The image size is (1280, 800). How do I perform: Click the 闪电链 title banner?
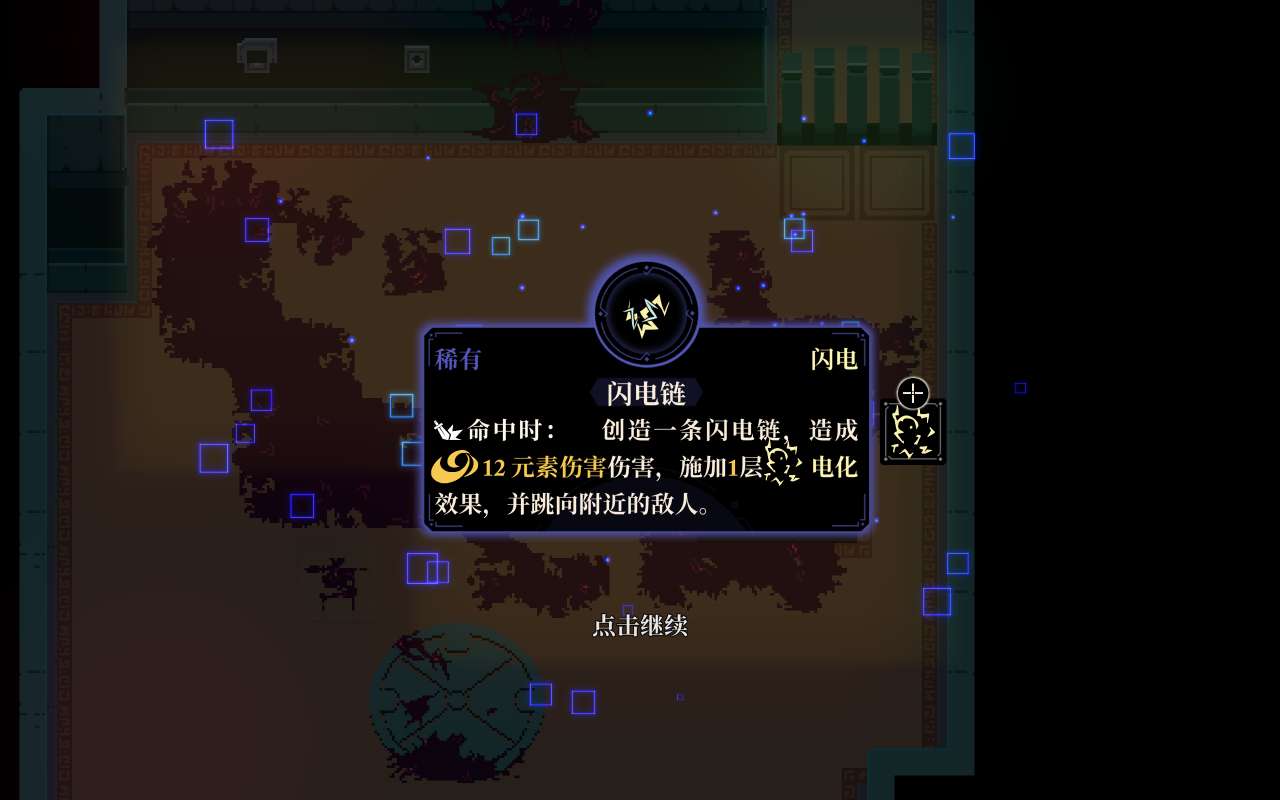pyautogui.click(x=646, y=394)
